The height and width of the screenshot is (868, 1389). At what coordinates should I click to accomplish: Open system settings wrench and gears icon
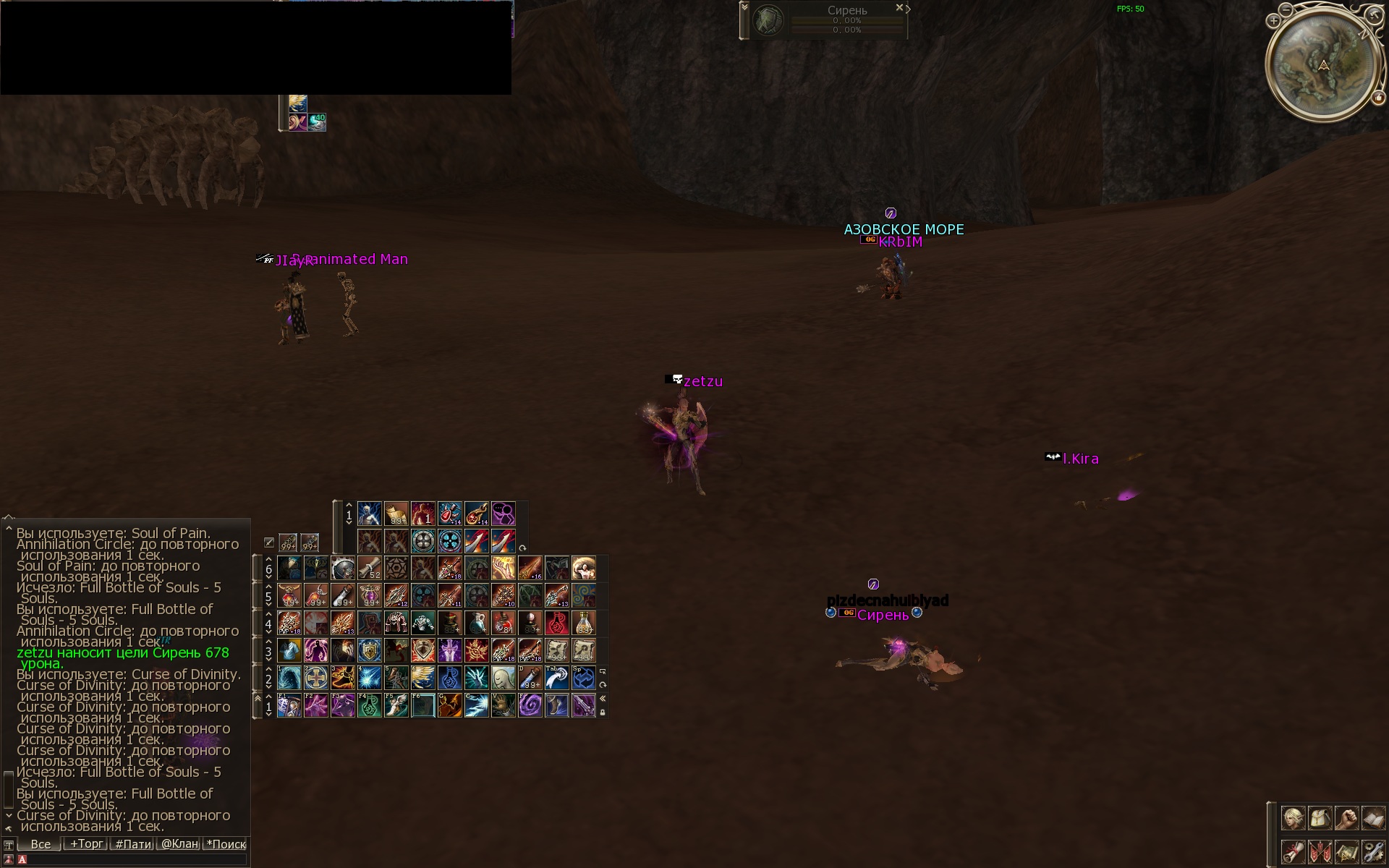point(1372,851)
